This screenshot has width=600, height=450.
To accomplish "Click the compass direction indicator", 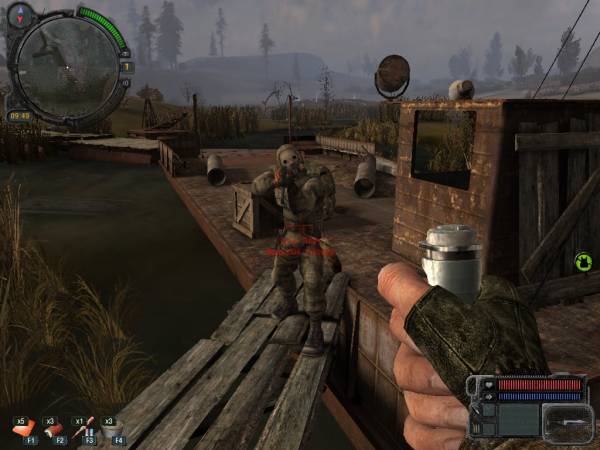I will 22,15.
